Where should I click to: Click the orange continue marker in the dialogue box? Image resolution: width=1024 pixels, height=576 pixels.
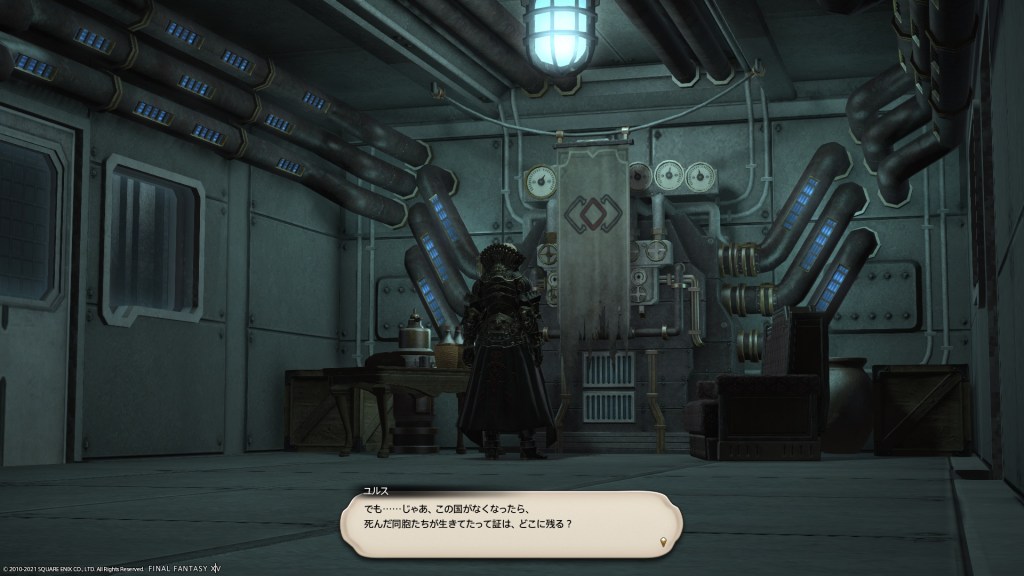[x=662, y=542]
